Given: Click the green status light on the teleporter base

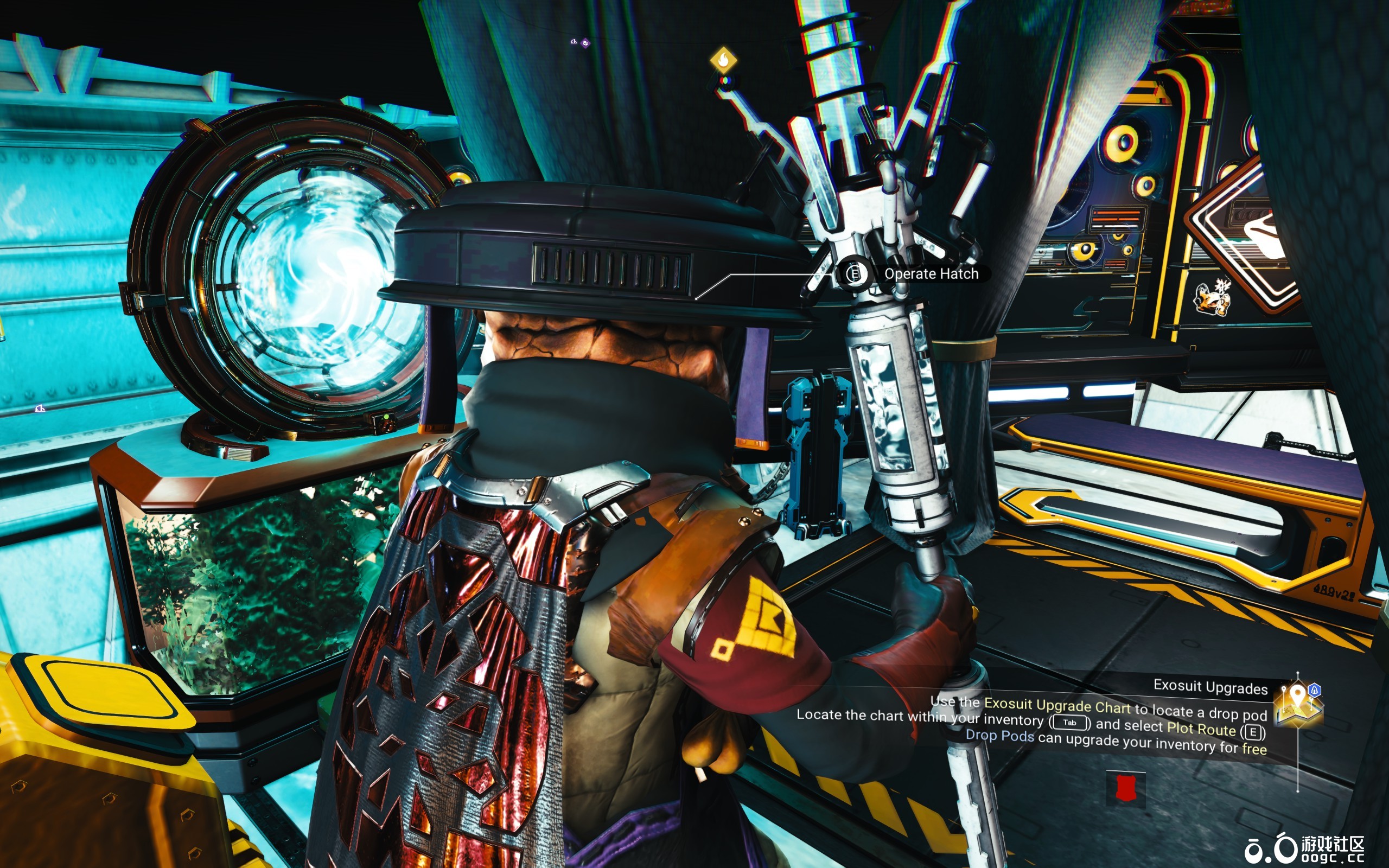Looking at the screenshot, I should (x=387, y=417).
